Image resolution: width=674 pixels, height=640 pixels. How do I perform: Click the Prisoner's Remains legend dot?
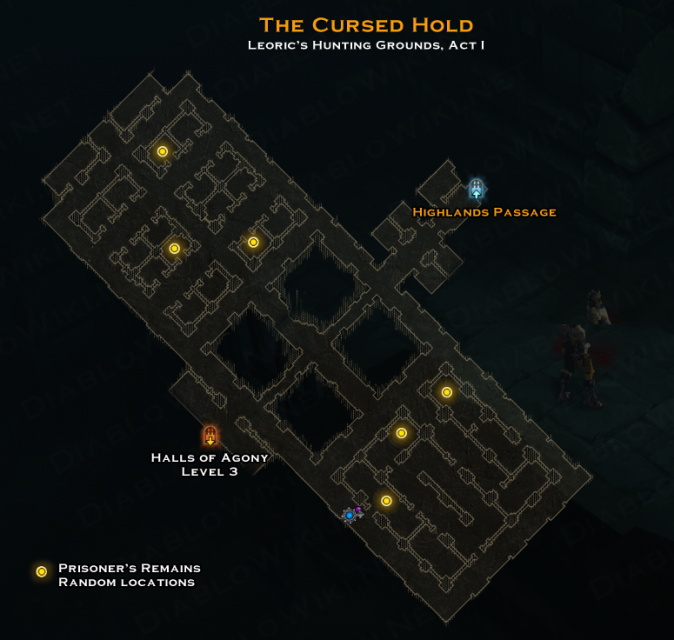coord(41,572)
